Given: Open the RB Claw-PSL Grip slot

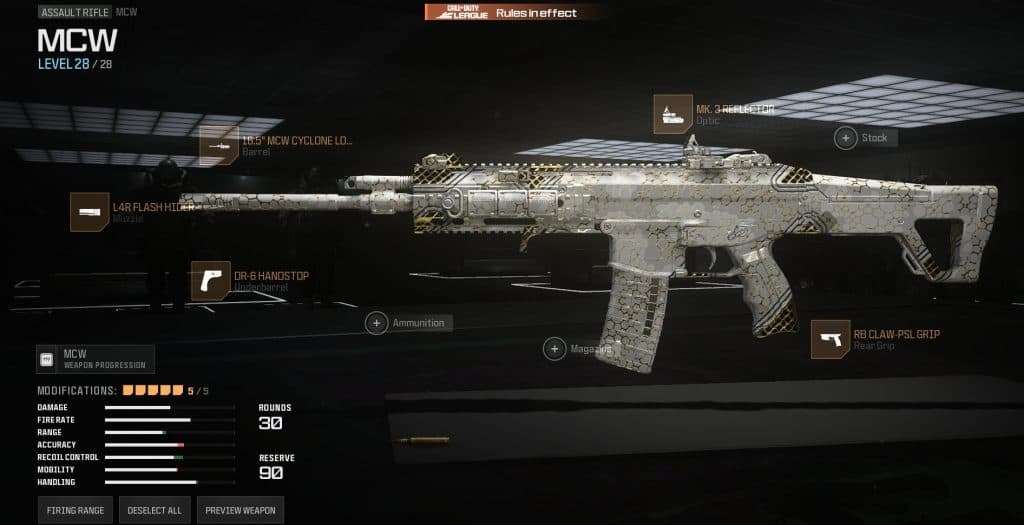Looking at the screenshot, I should point(831,339).
